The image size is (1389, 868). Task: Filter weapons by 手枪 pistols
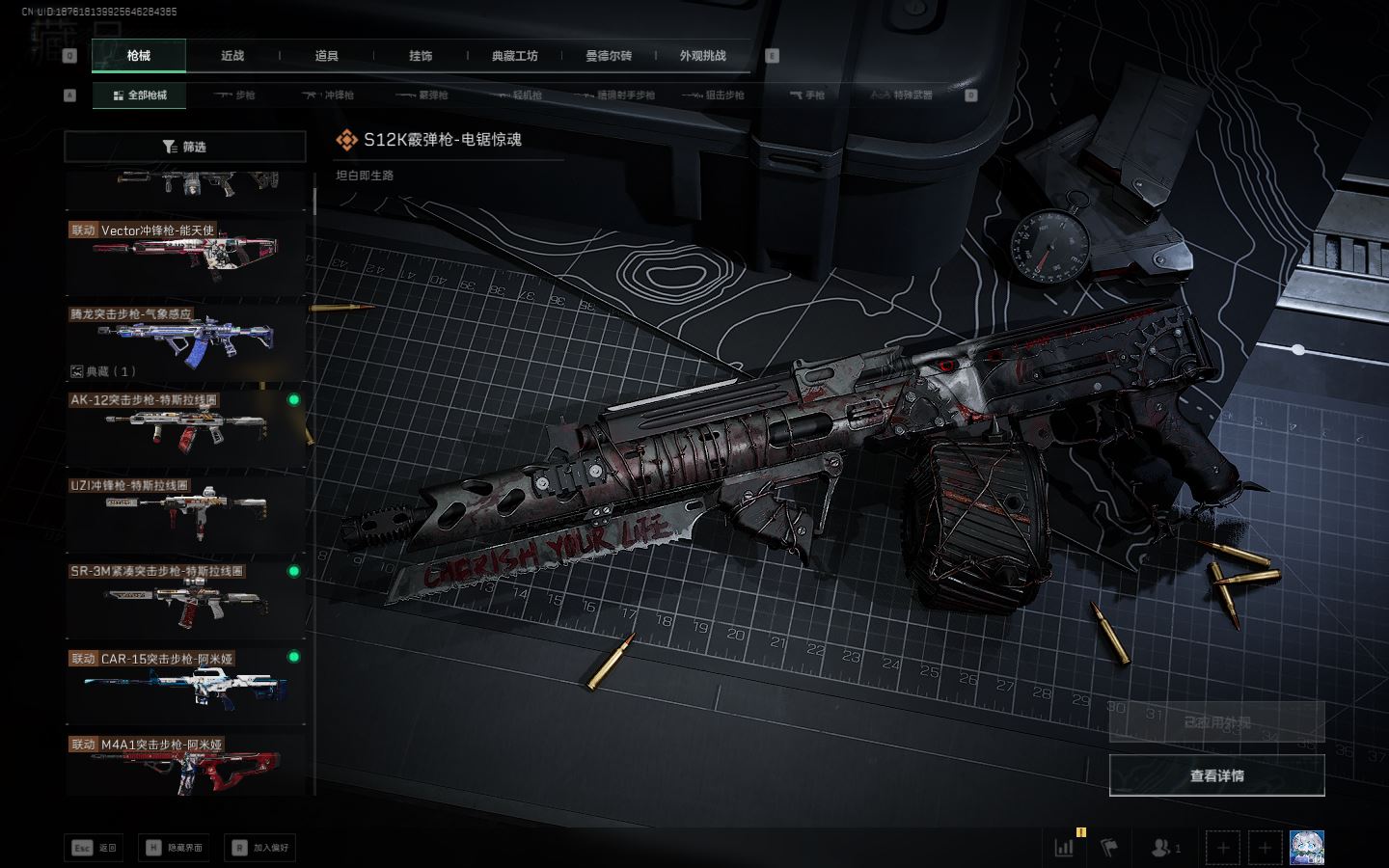(807, 95)
